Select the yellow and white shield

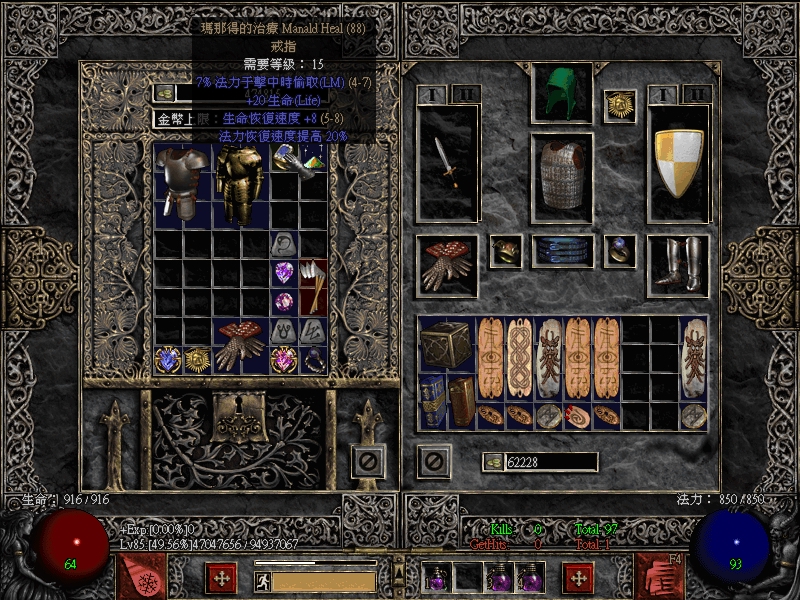tap(678, 164)
